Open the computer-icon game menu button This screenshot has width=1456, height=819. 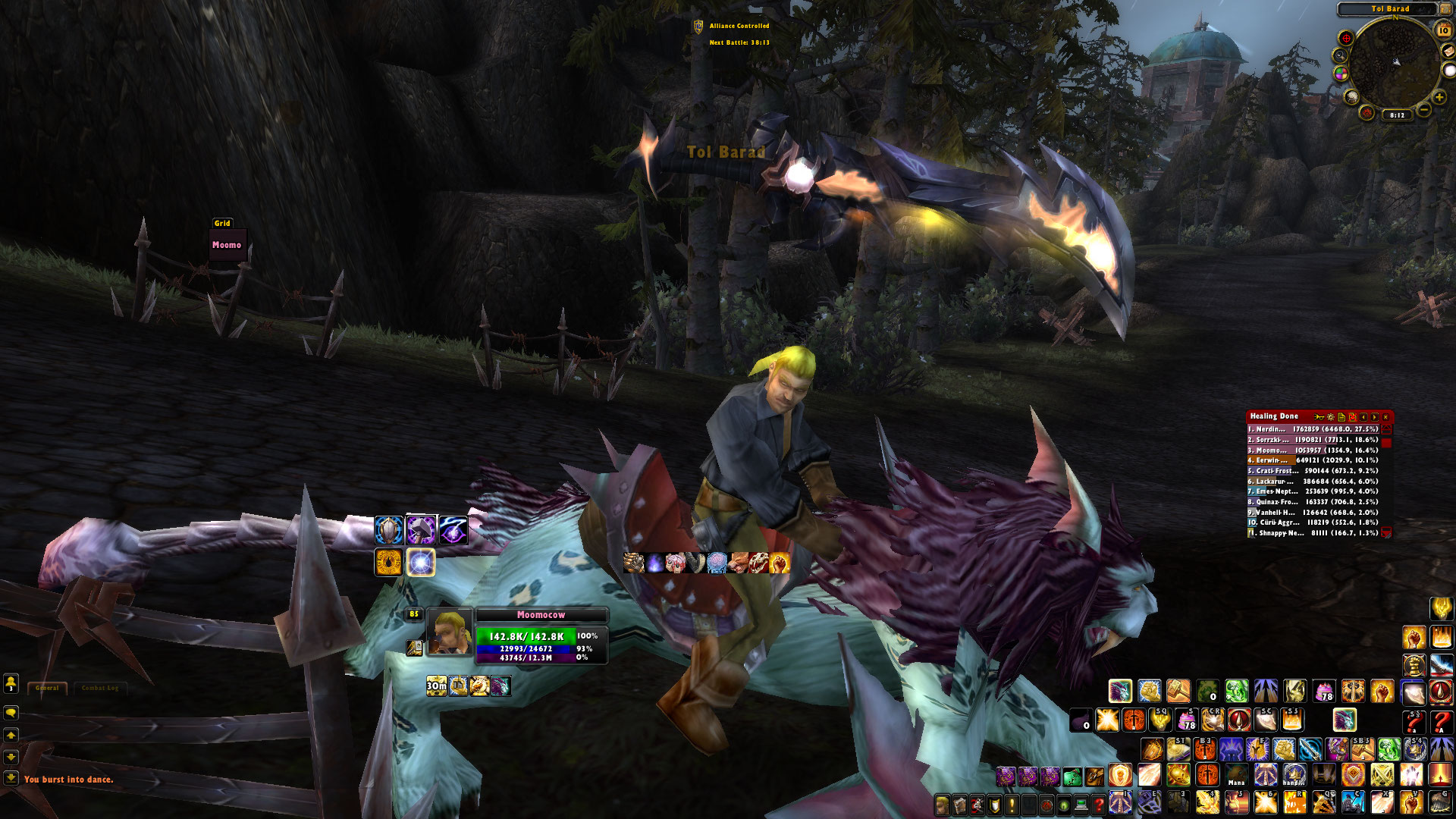1081,804
